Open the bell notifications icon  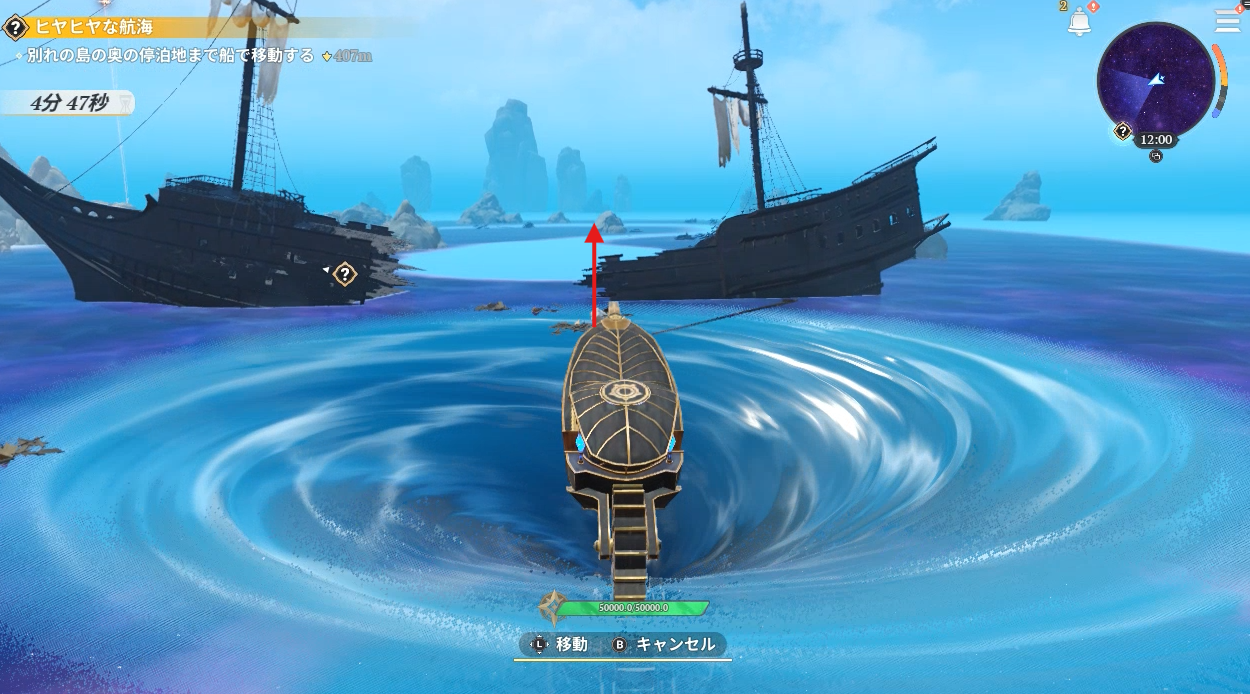coord(1079,23)
